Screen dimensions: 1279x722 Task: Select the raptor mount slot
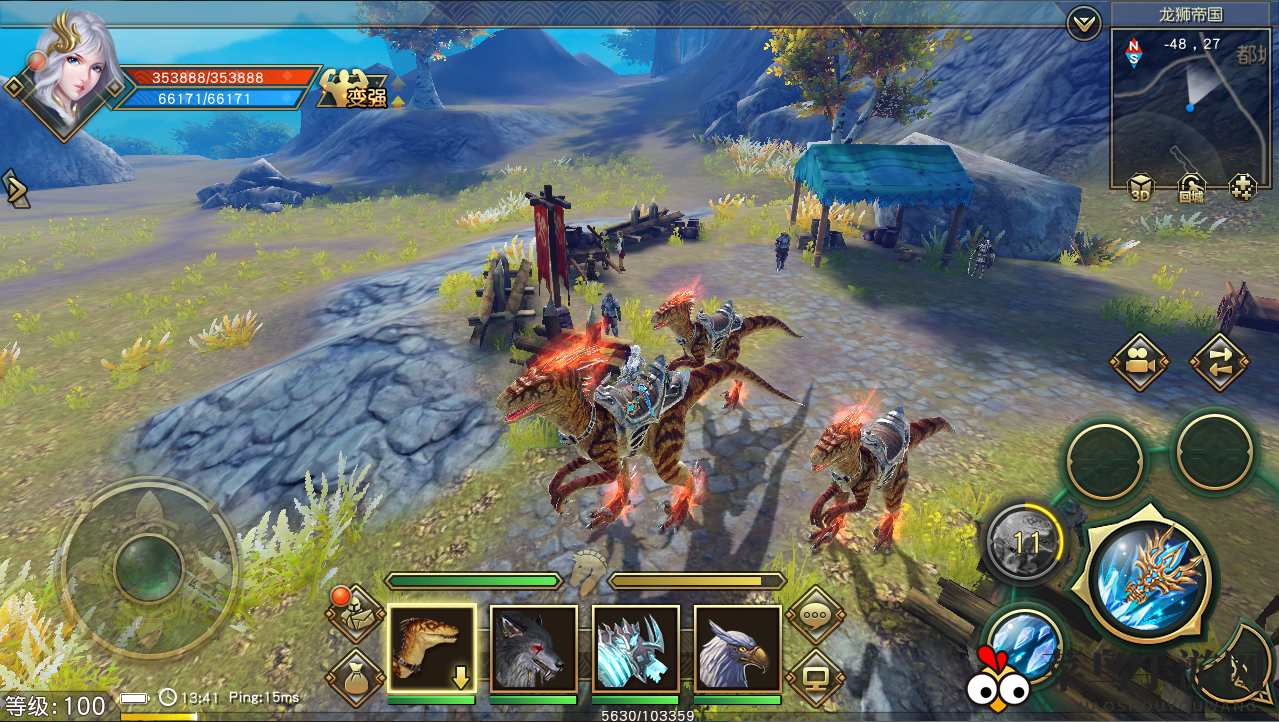point(431,649)
